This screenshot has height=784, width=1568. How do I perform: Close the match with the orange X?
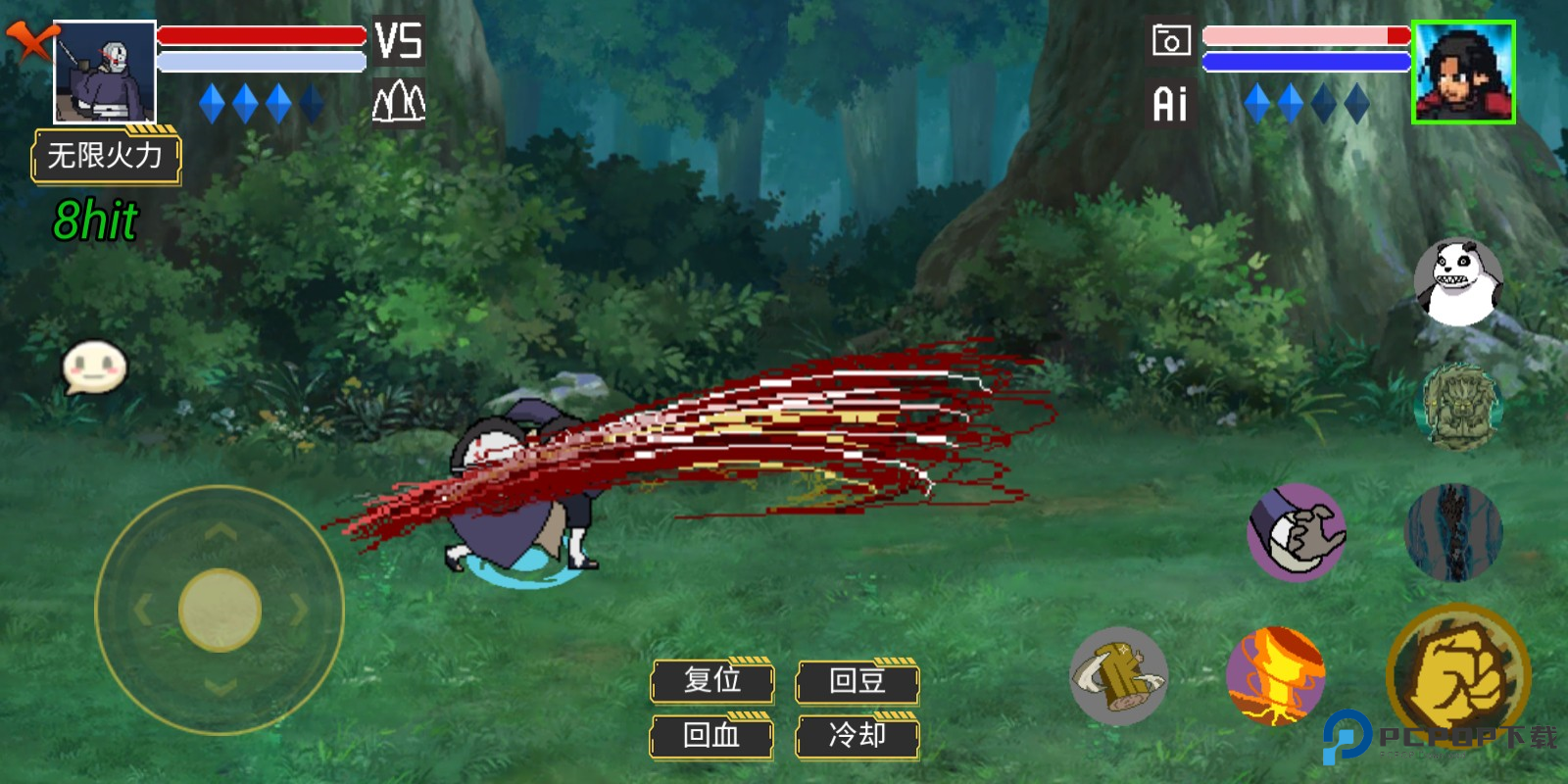tap(31, 41)
